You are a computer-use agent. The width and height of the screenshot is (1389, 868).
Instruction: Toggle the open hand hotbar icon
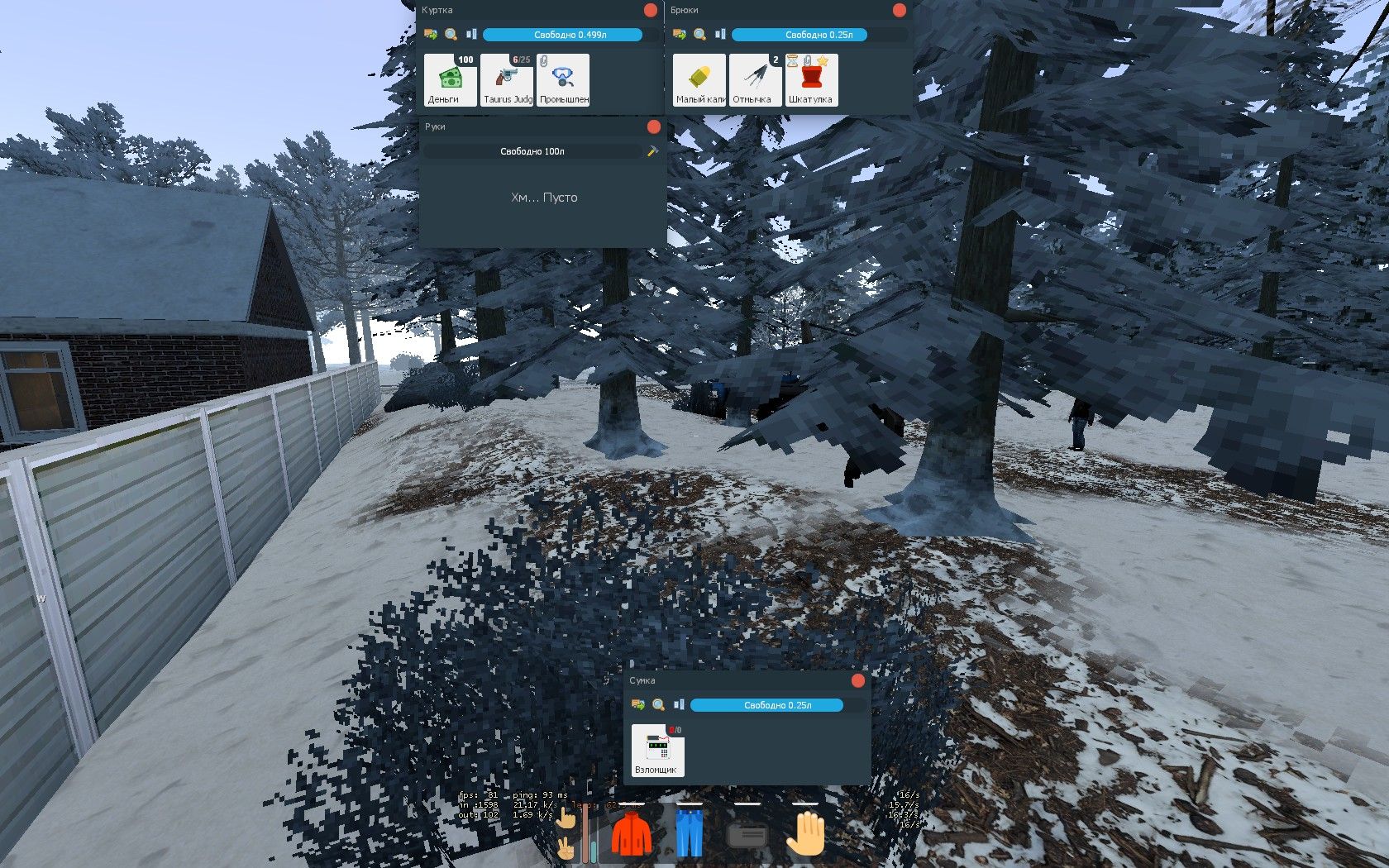point(804,833)
